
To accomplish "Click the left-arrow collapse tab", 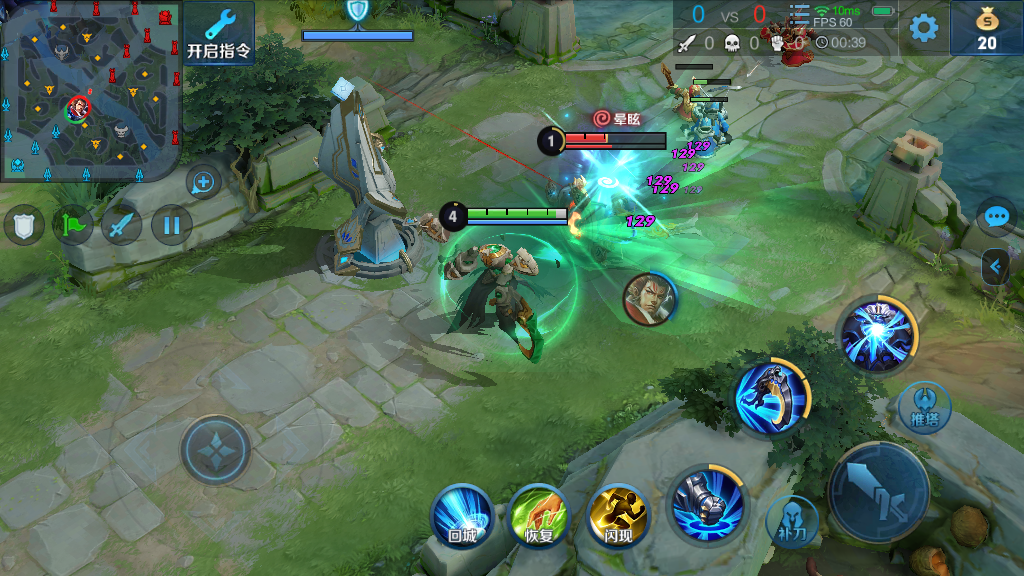I will pos(996,266).
